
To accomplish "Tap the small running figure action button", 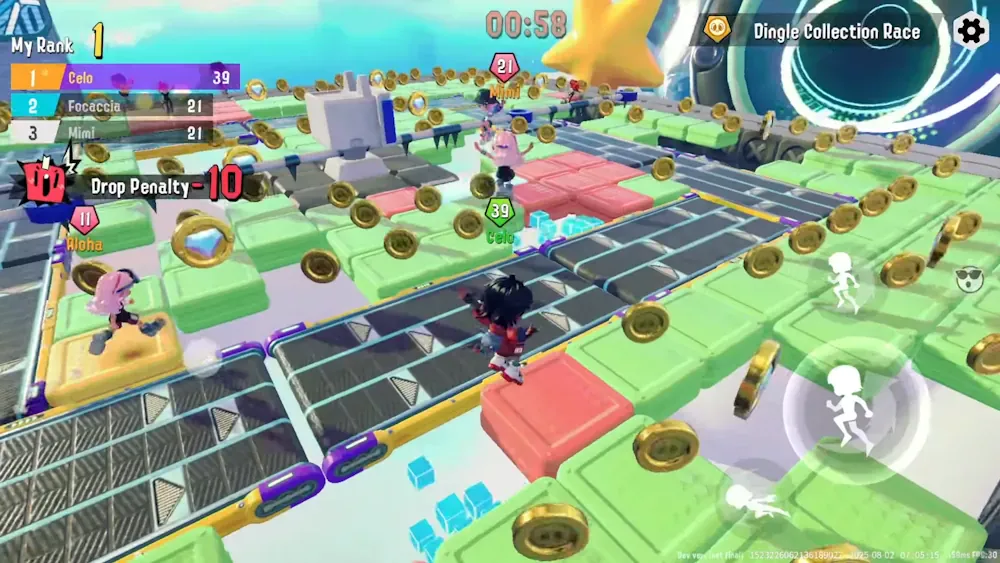I will tap(845, 281).
